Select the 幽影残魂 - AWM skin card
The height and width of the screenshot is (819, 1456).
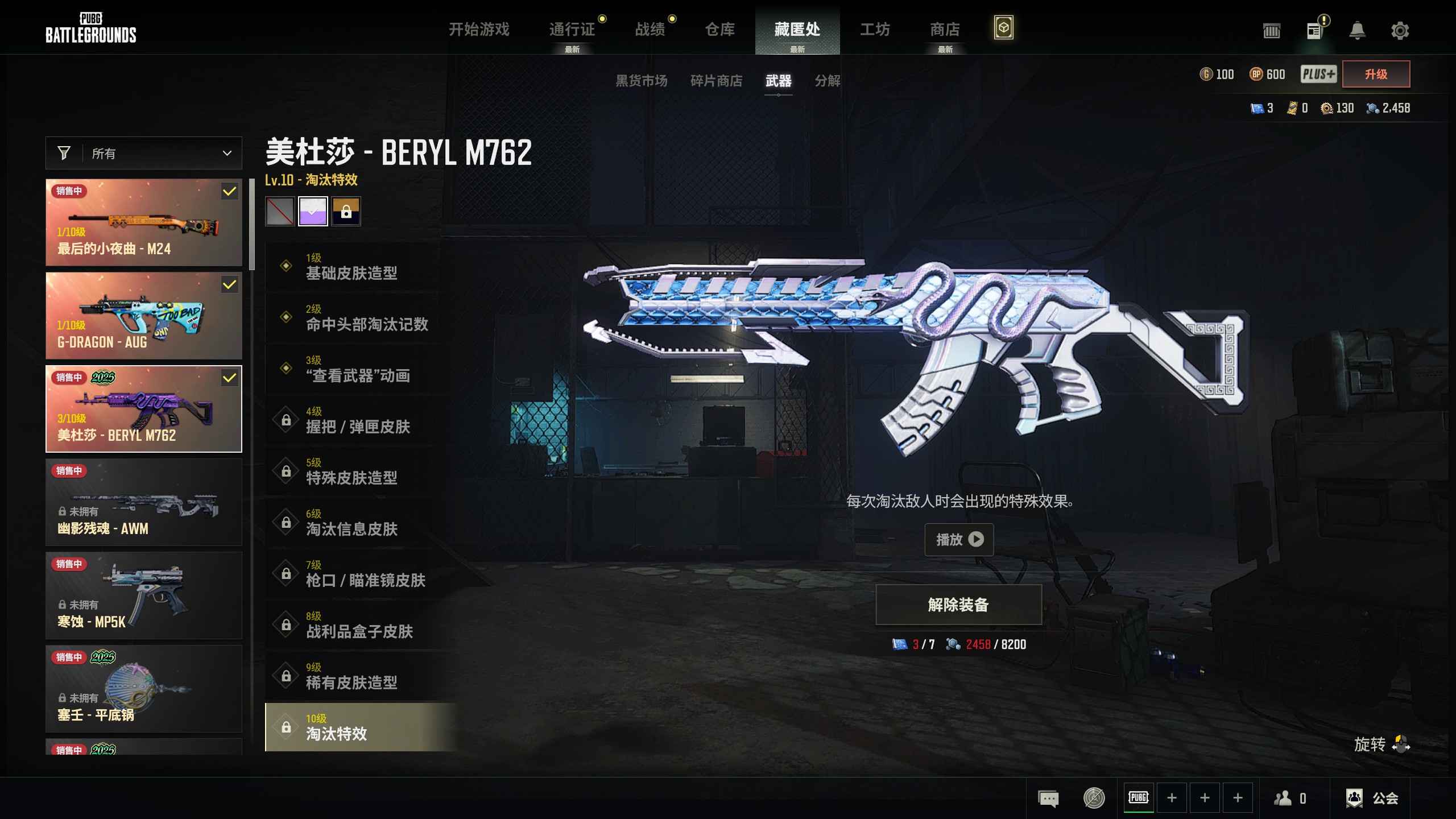pyautogui.click(x=144, y=502)
